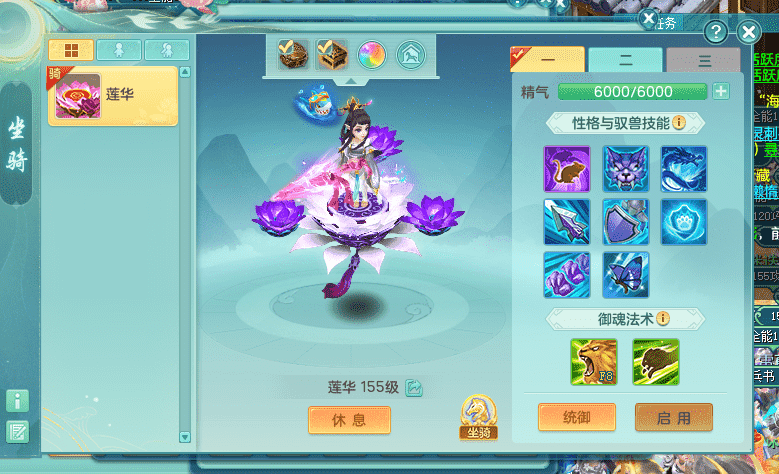Select the 莲华 mount entry
This screenshot has width=779, height=474.
pyautogui.click(x=112, y=96)
